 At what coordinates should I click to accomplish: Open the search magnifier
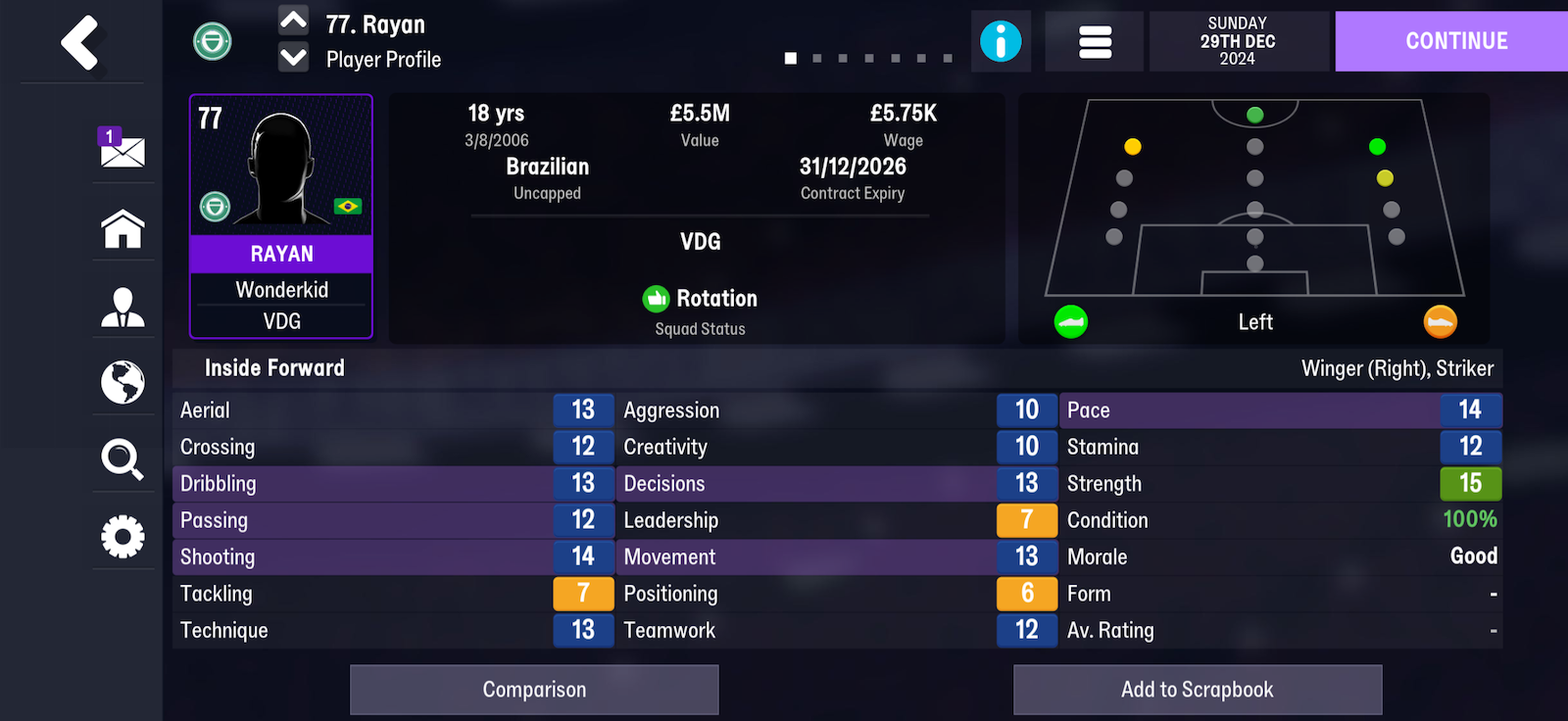[122, 458]
